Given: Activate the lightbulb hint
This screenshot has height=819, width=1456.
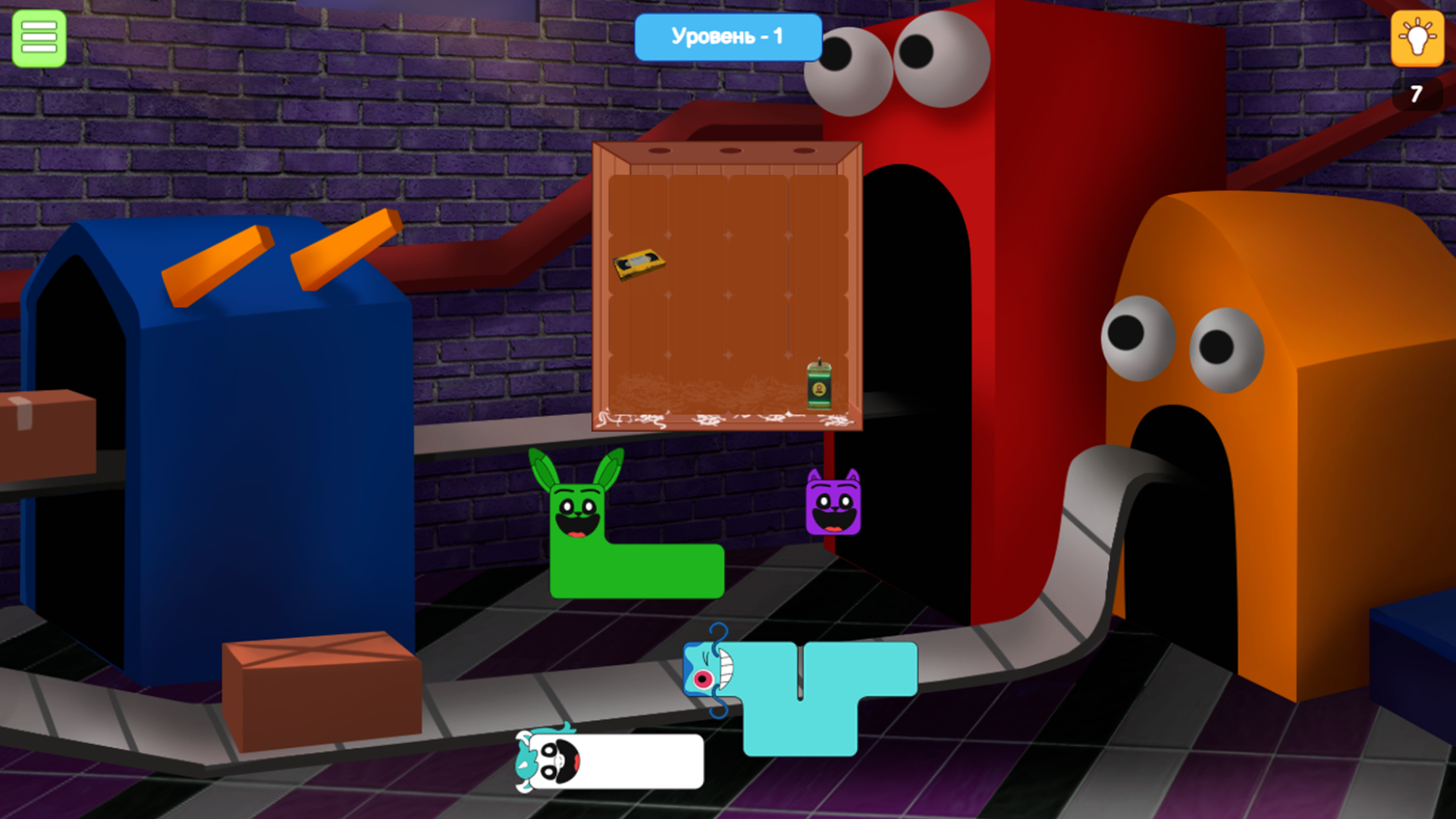Looking at the screenshot, I should (1419, 39).
